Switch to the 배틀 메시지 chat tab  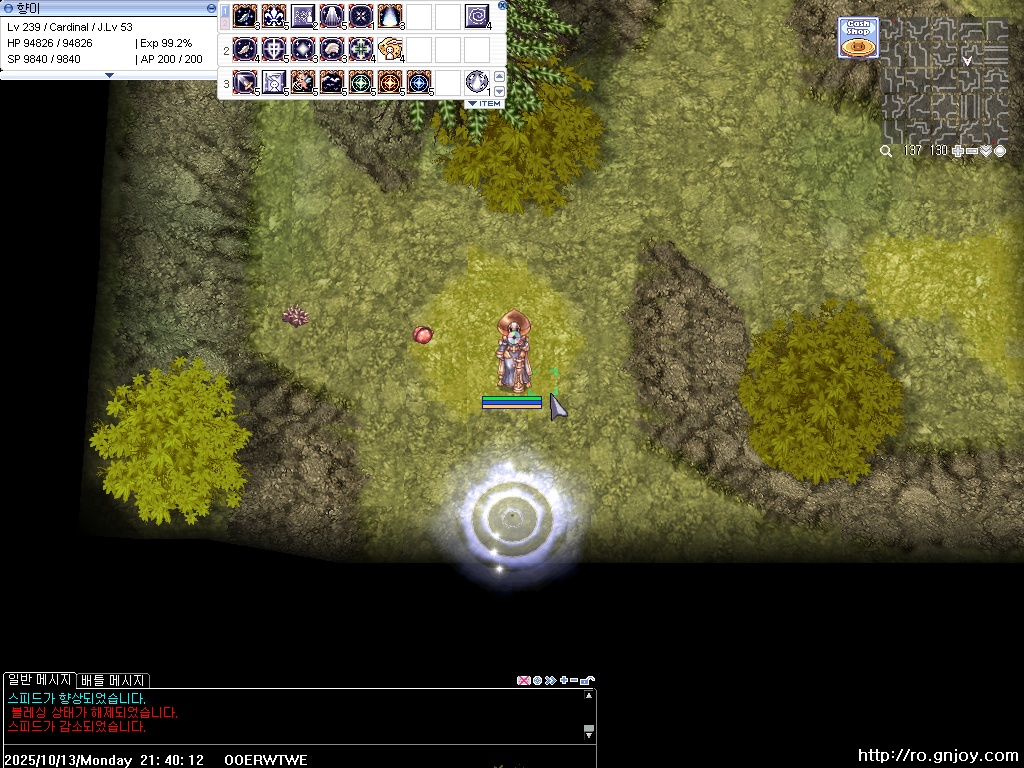114,680
